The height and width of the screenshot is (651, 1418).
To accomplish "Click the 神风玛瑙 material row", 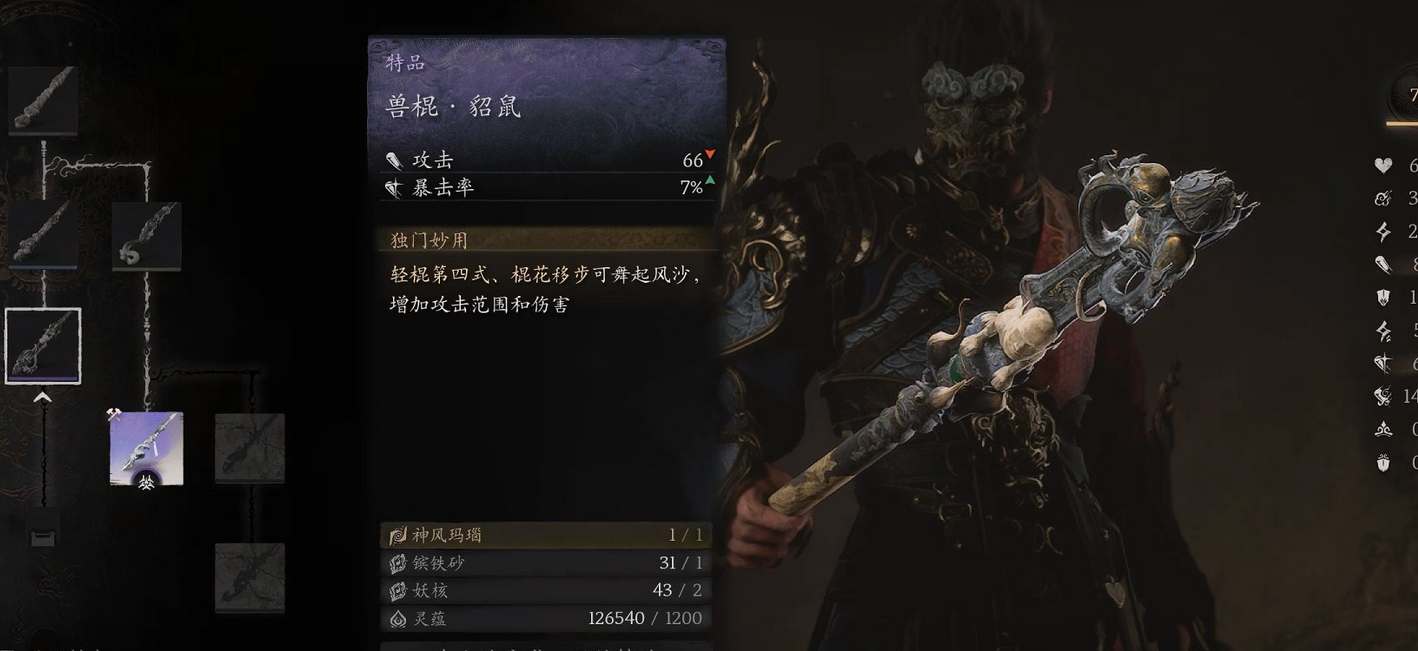I will coord(546,535).
